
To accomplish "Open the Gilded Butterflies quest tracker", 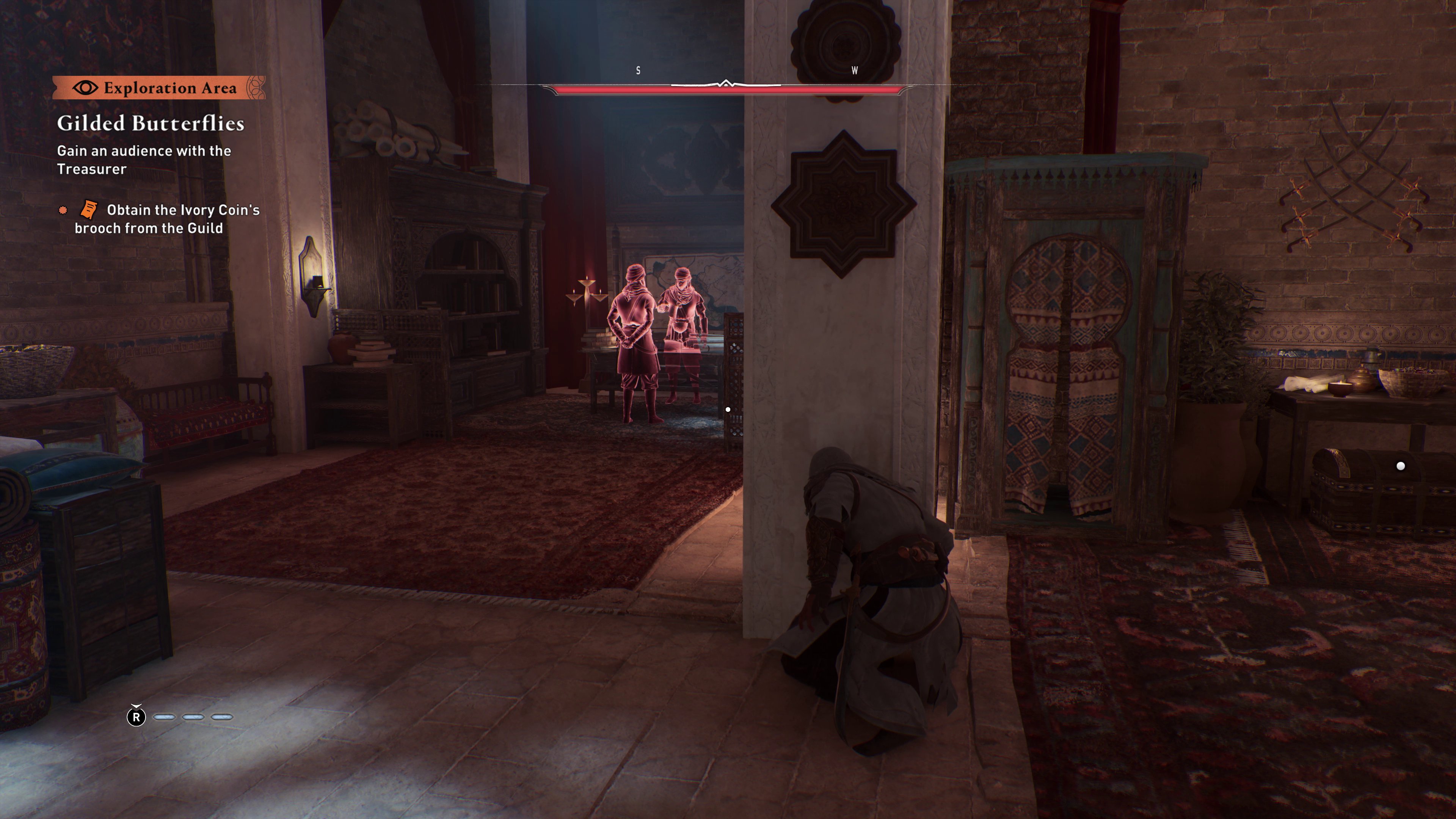I will pos(151,123).
